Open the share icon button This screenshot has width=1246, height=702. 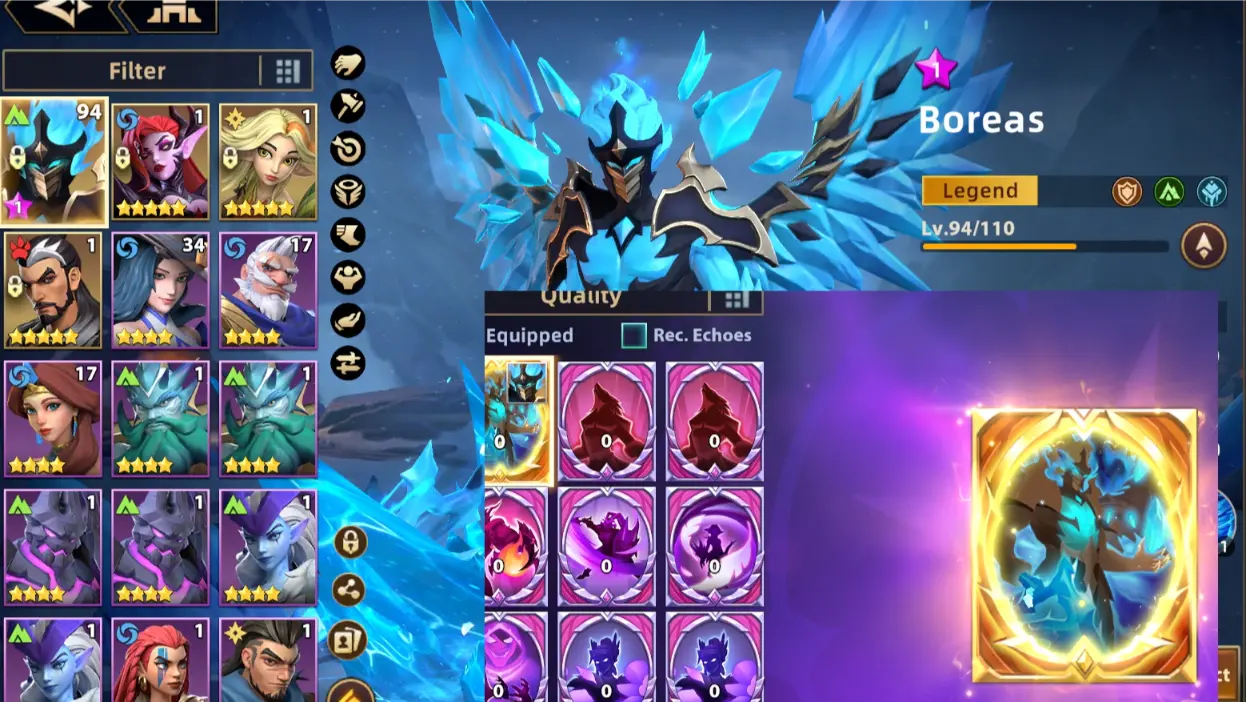[x=349, y=591]
